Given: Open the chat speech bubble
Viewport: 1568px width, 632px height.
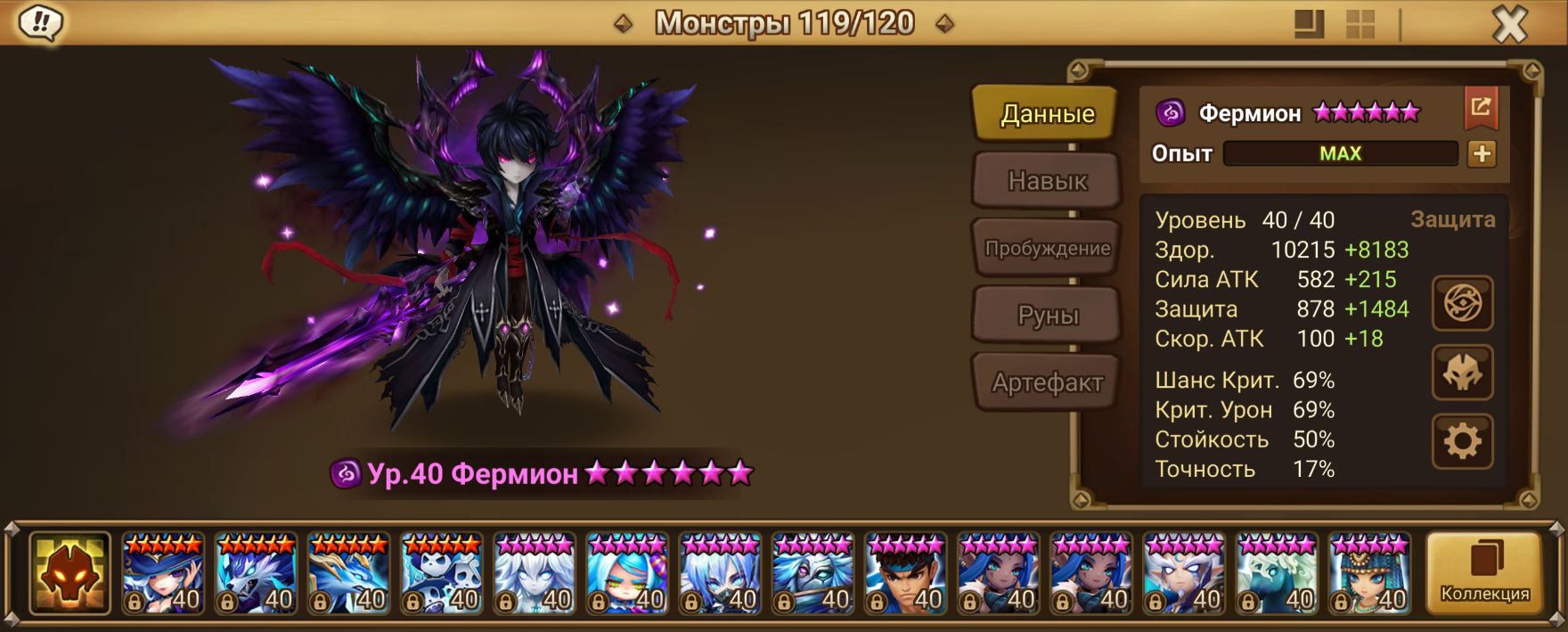Looking at the screenshot, I should pyautogui.click(x=40, y=22).
